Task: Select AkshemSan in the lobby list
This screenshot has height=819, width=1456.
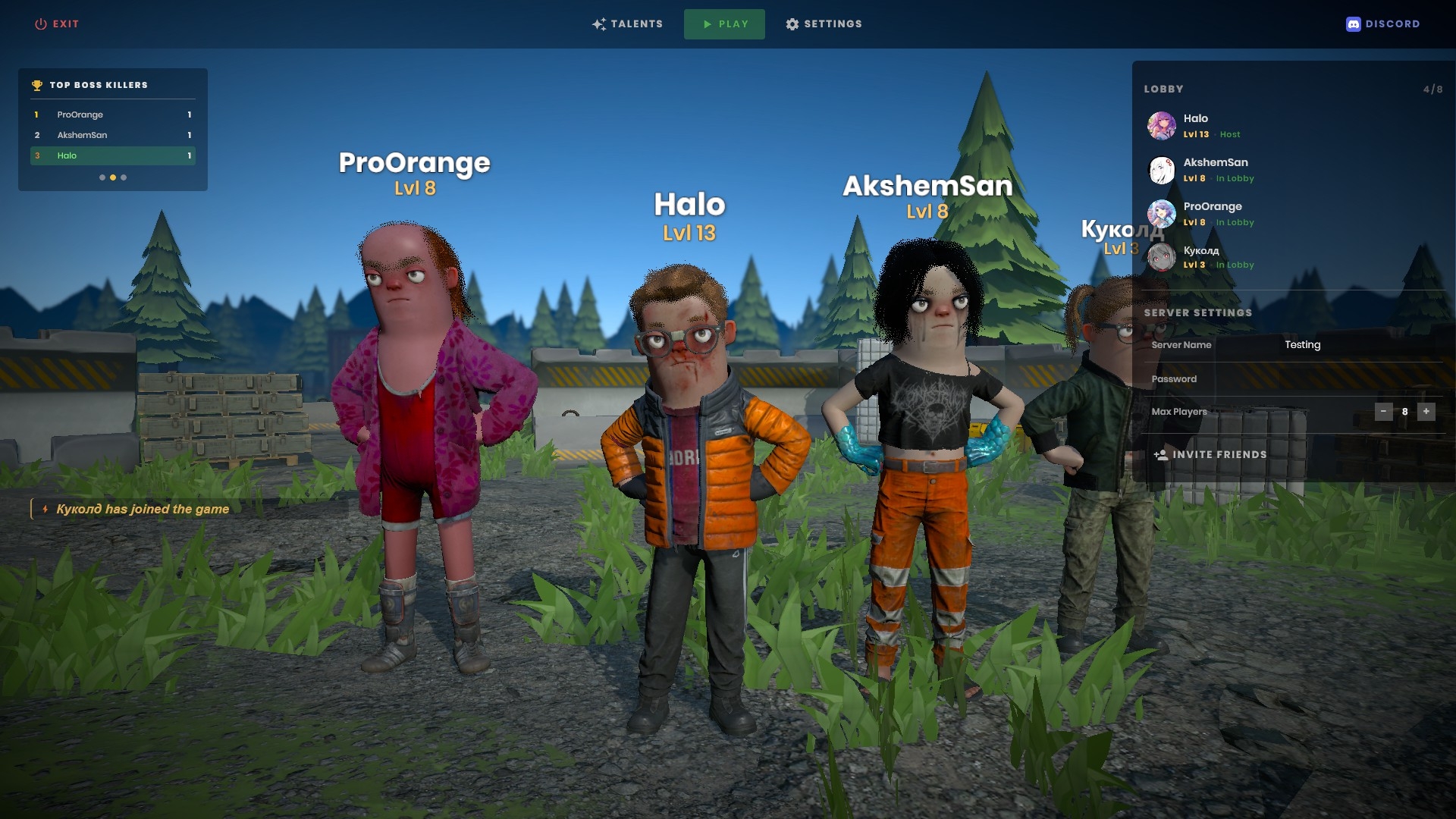Action: point(1215,170)
